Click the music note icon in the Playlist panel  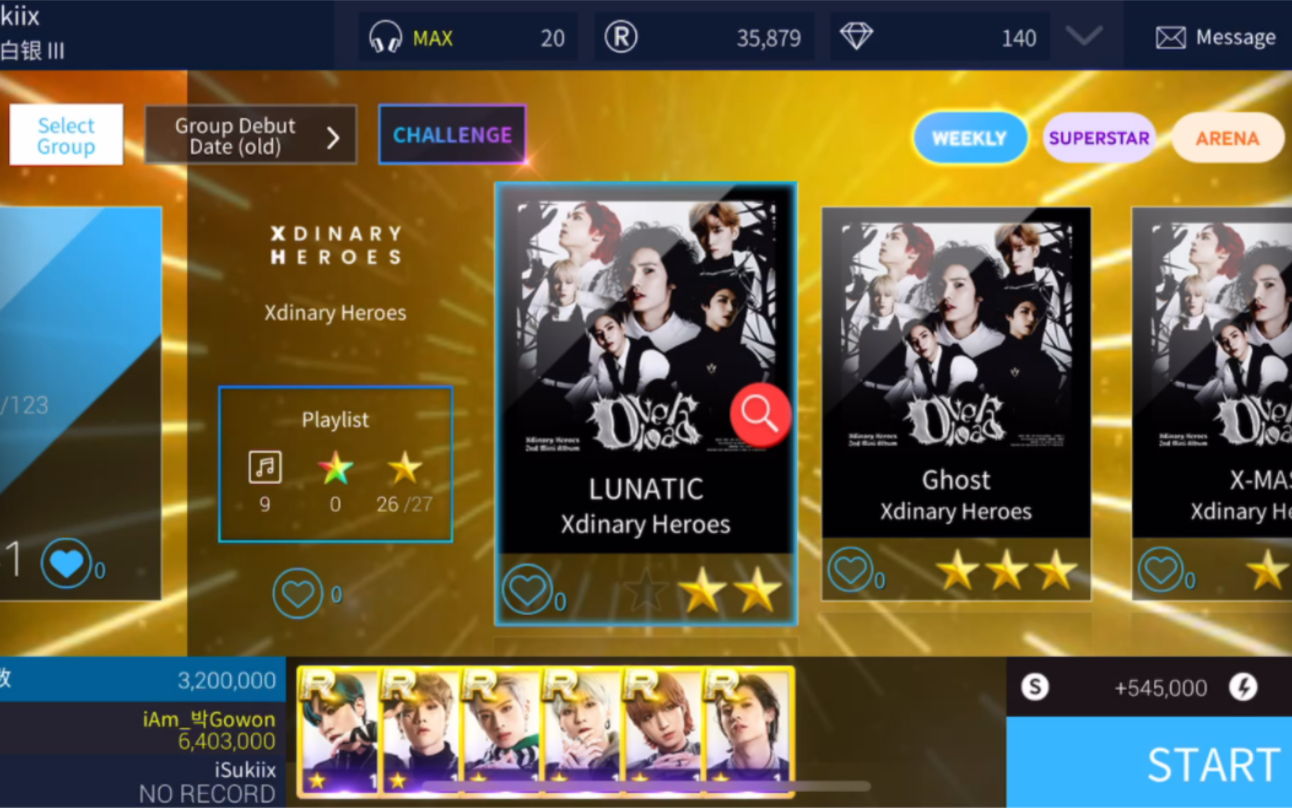pyautogui.click(x=265, y=467)
